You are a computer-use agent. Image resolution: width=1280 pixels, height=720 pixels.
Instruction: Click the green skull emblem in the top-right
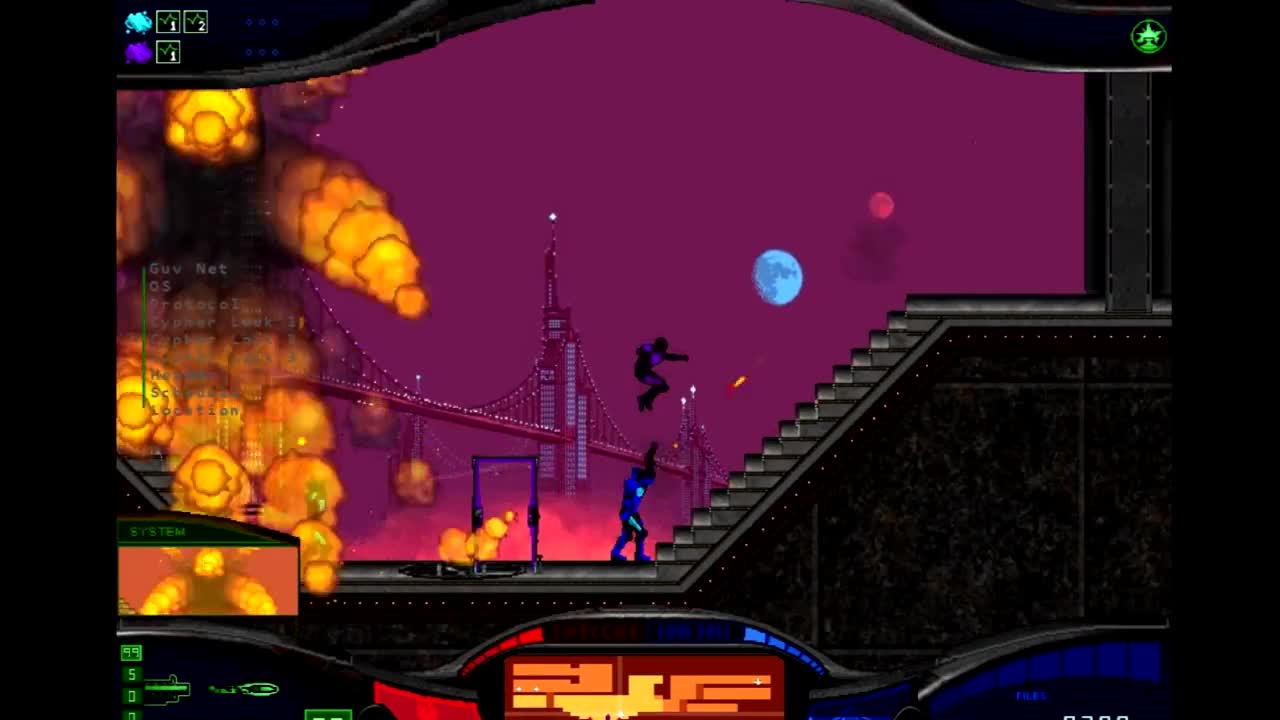coord(1148,36)
